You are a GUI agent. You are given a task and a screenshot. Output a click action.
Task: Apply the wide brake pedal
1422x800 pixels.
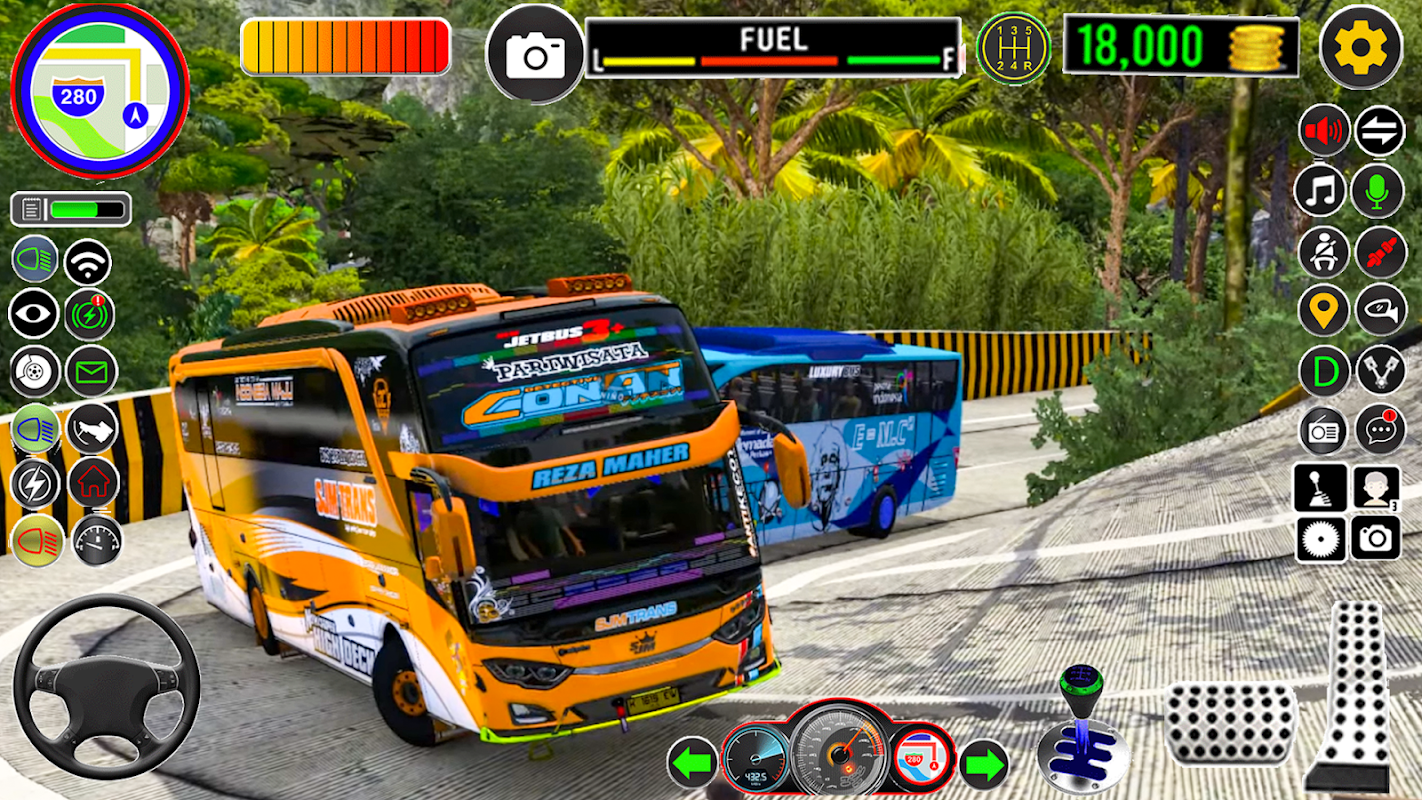coord(1230,723)
